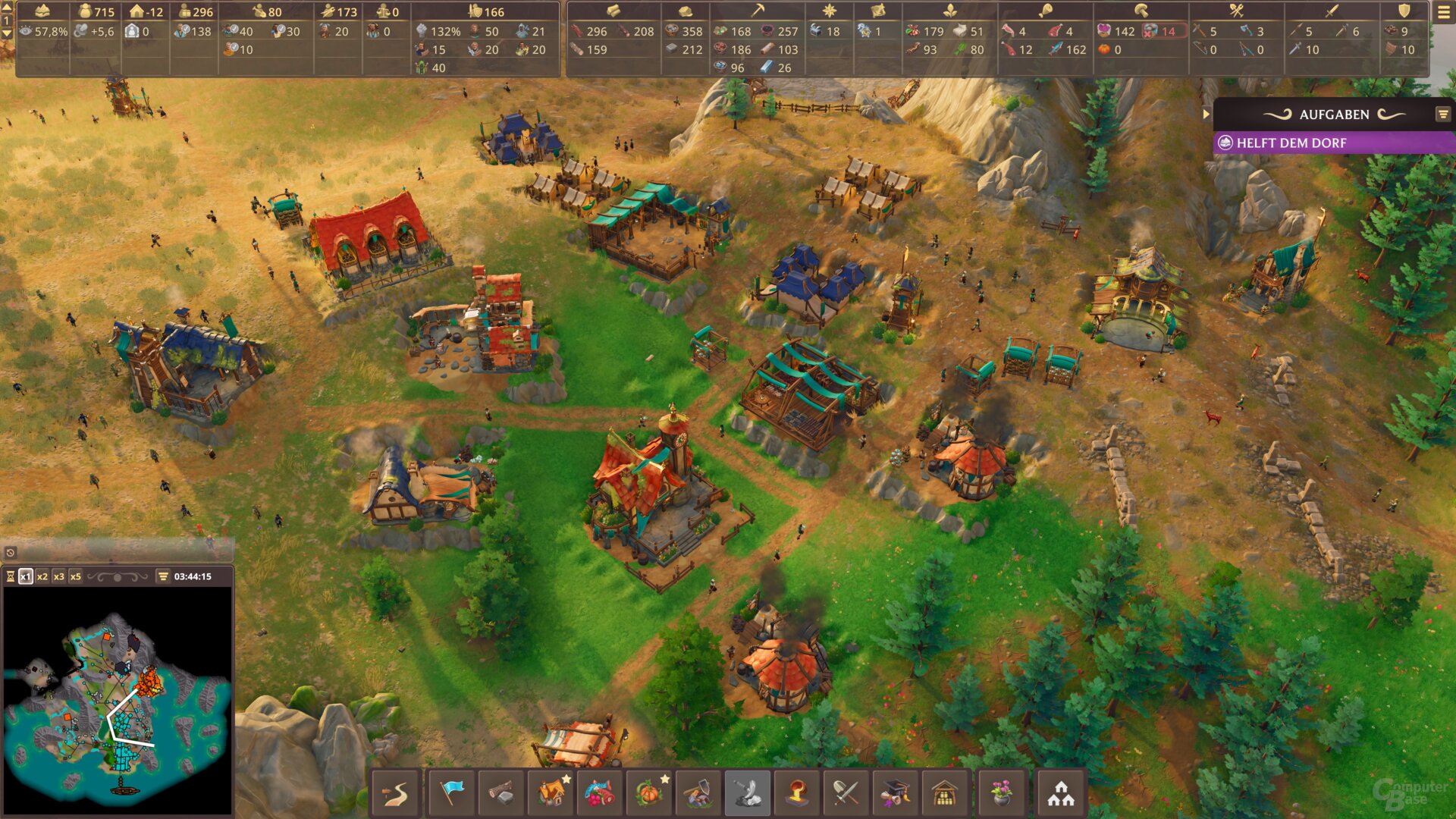Image resolution: width=1456 pixels, height=819 pixels.
Task: Collapse the Aufgaben panel with the arrow
Action: [1206, 115]
